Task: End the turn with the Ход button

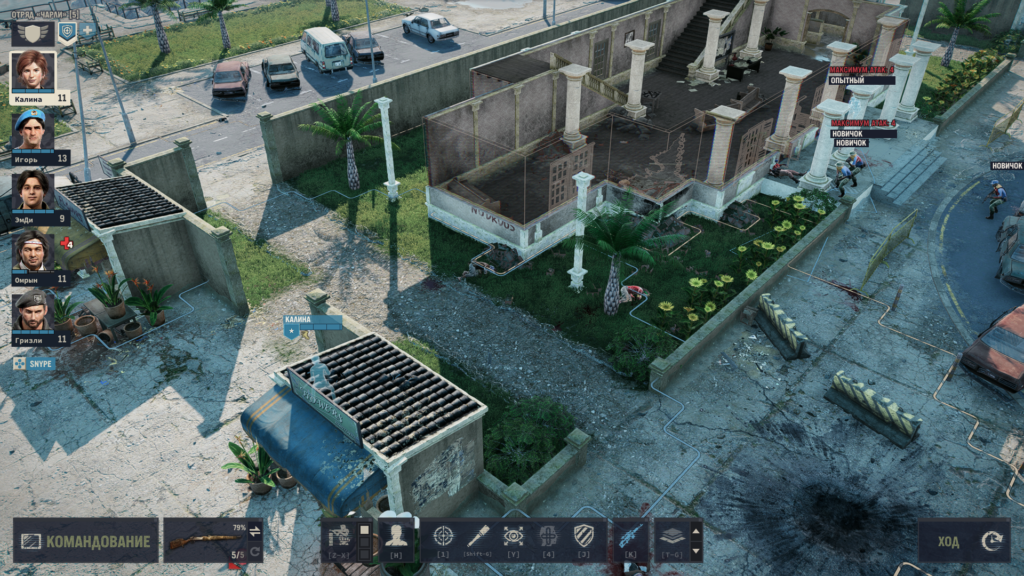Action: (964, 541)
